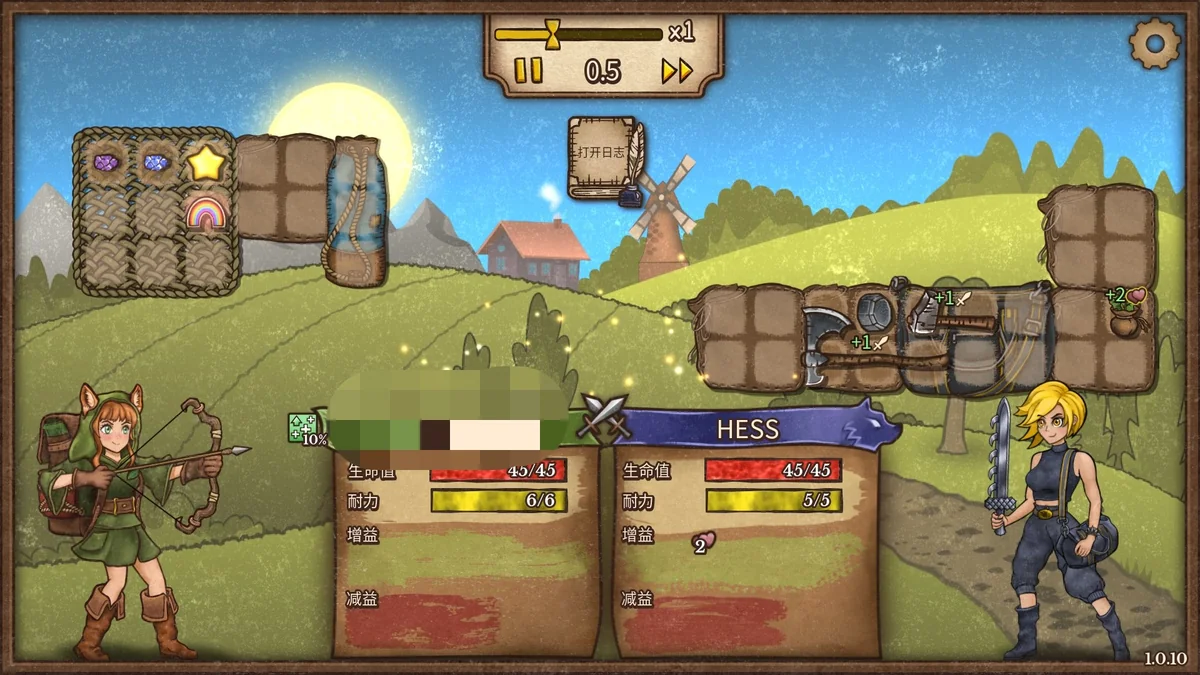Select the blue rope-tied stamina sack
1200x675 pixels.
356,211
